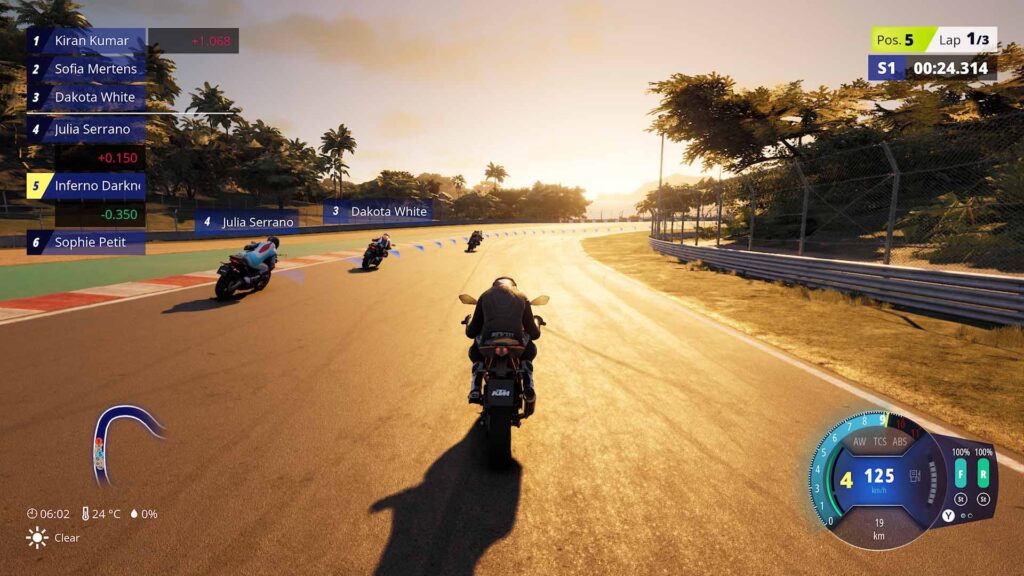
Task: Choose Julia Serrano's row in the standings list
Action: 90,129
